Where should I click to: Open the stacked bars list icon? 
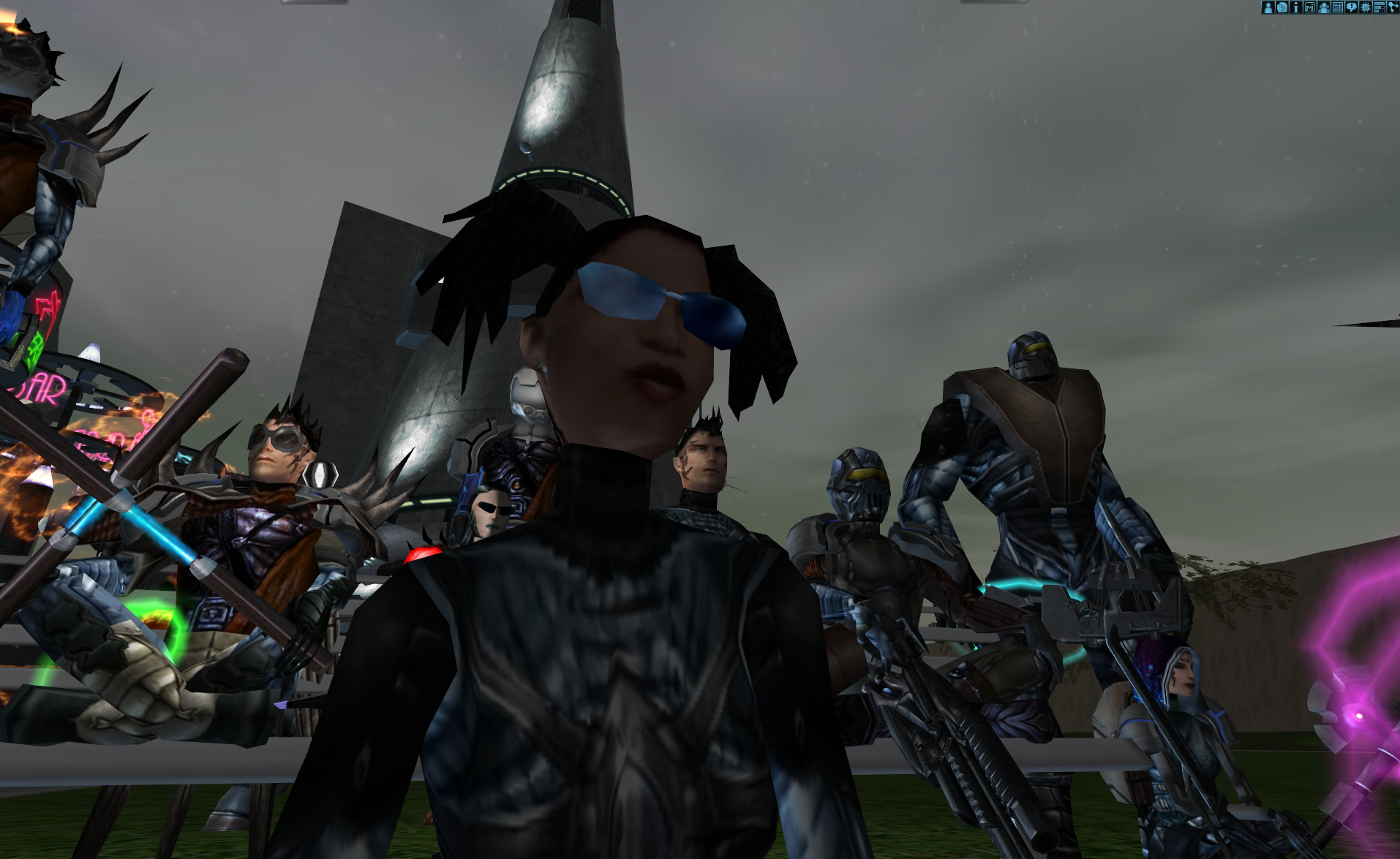pos(1379,7)
